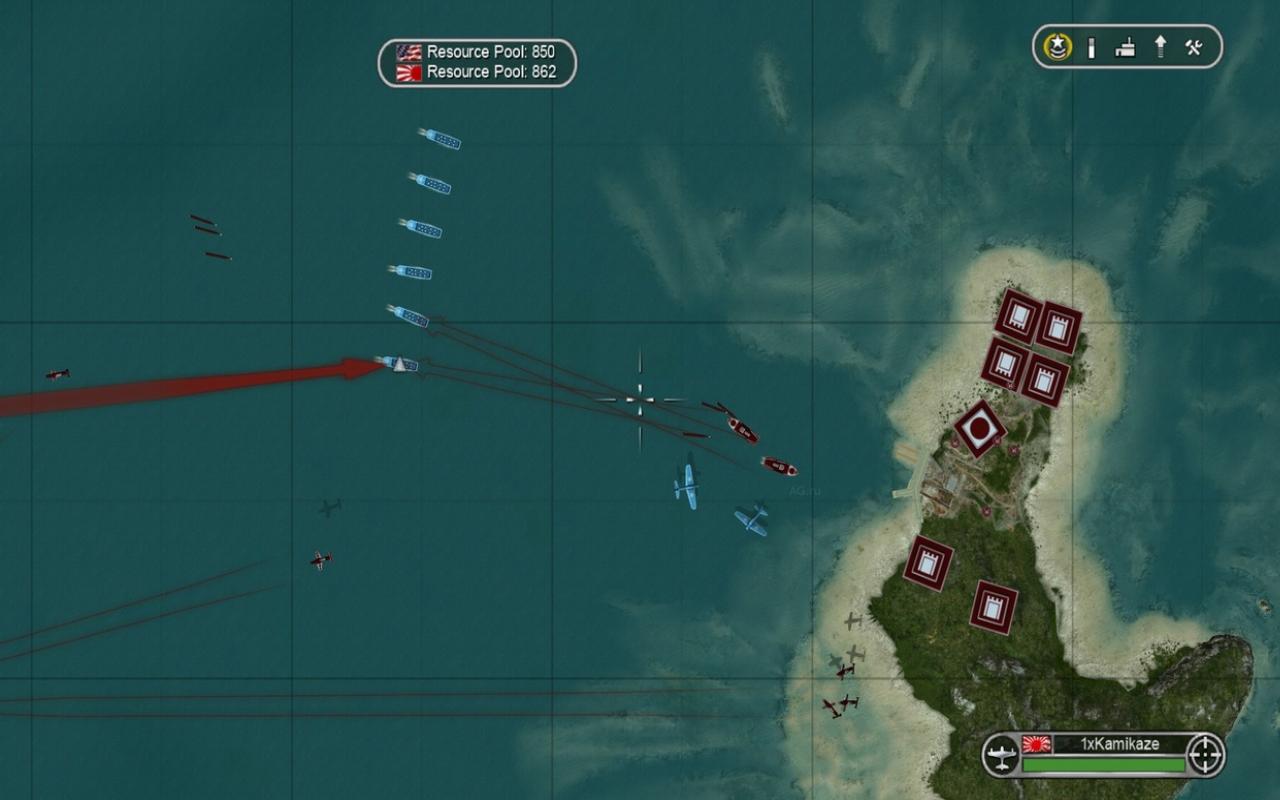Select the unit info icon on the toolbar
Image resolution: width=1280 pixels, height=800 pixels.
point(1092,46)
